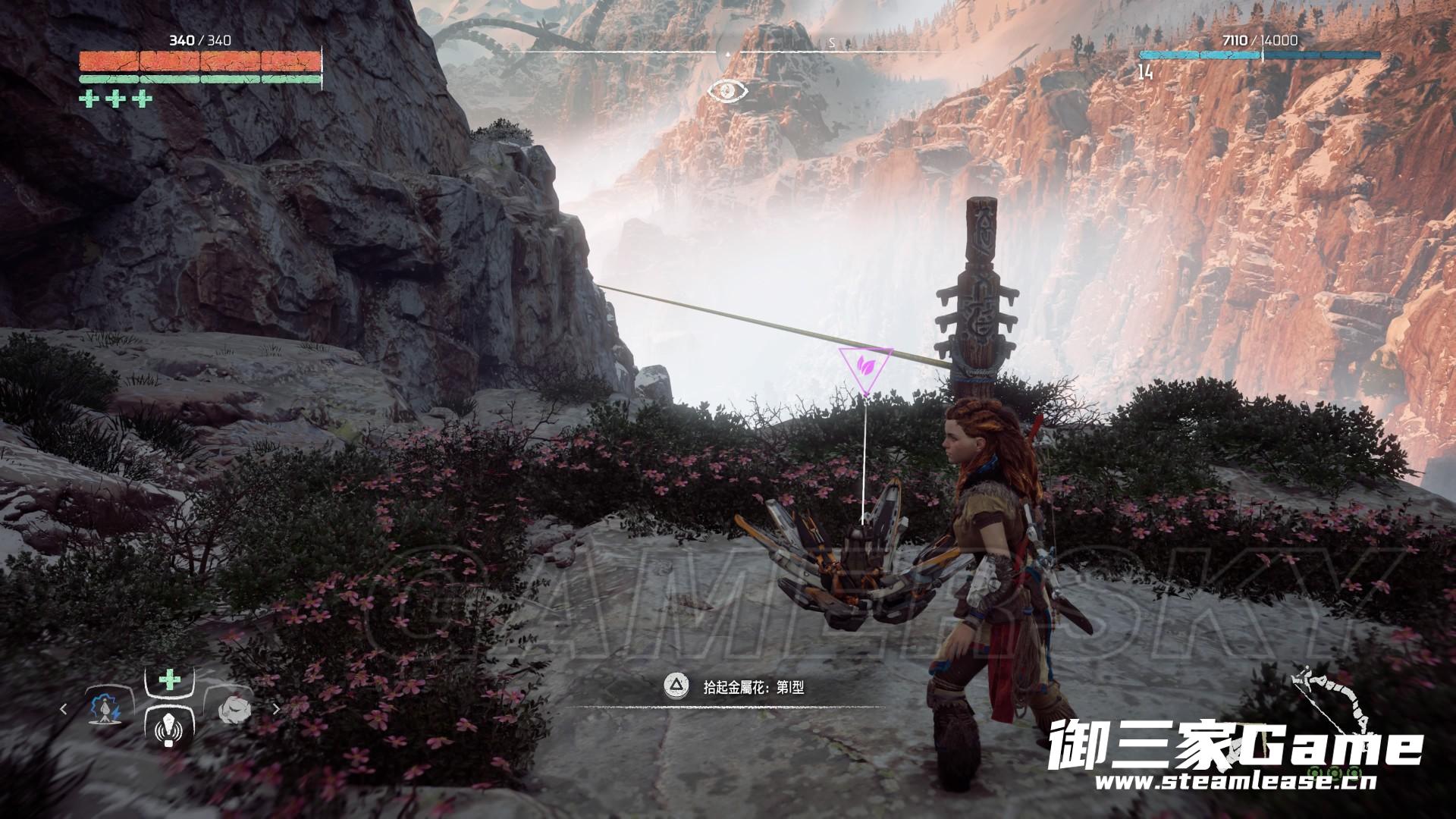Select the shock trap tool slot
This screenshot has width=1456, height=819.
click(103, 709)
